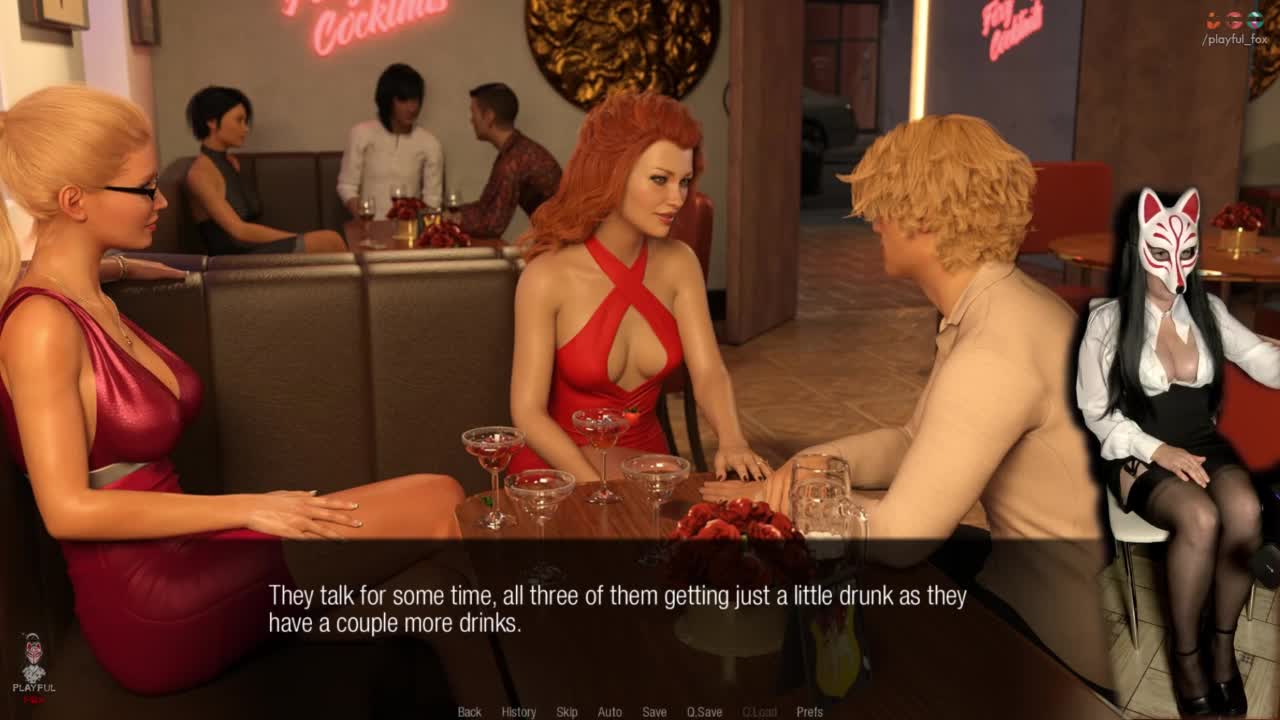Go back one line with Back
The width and height of the screenshot is (1280, 720).
click(469, 712)
